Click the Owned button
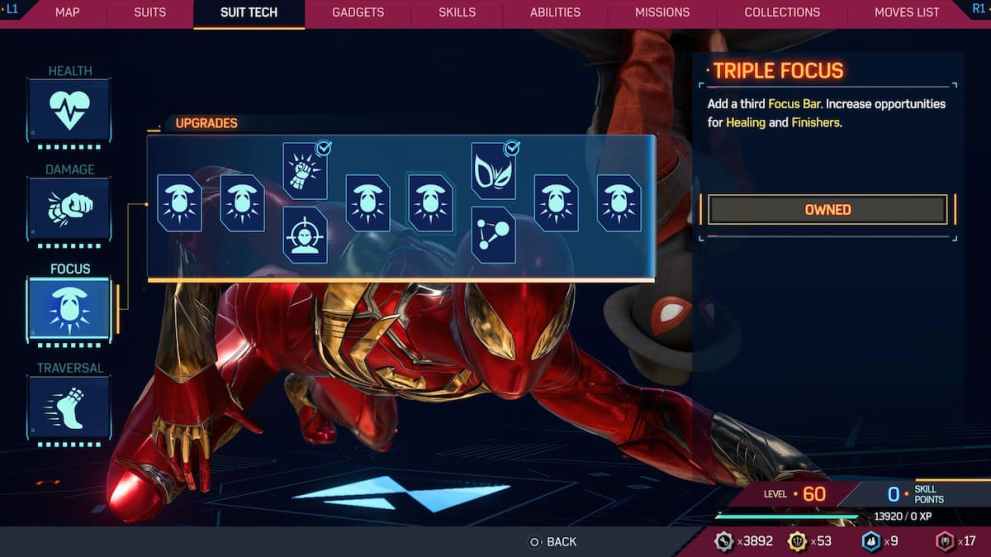 click(827, 210)
